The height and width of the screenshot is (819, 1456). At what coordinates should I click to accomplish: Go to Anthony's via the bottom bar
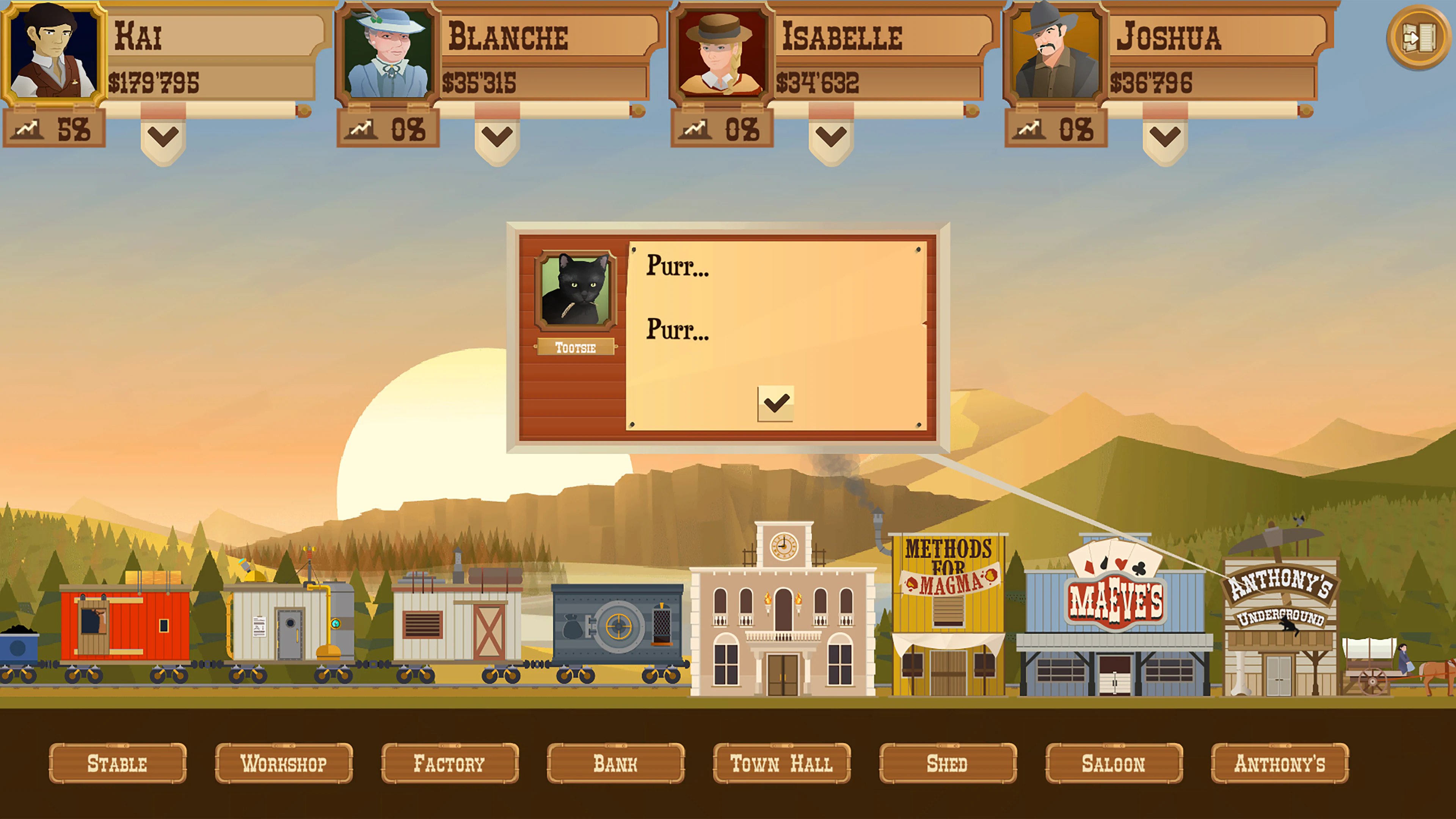pos(1279,764)
